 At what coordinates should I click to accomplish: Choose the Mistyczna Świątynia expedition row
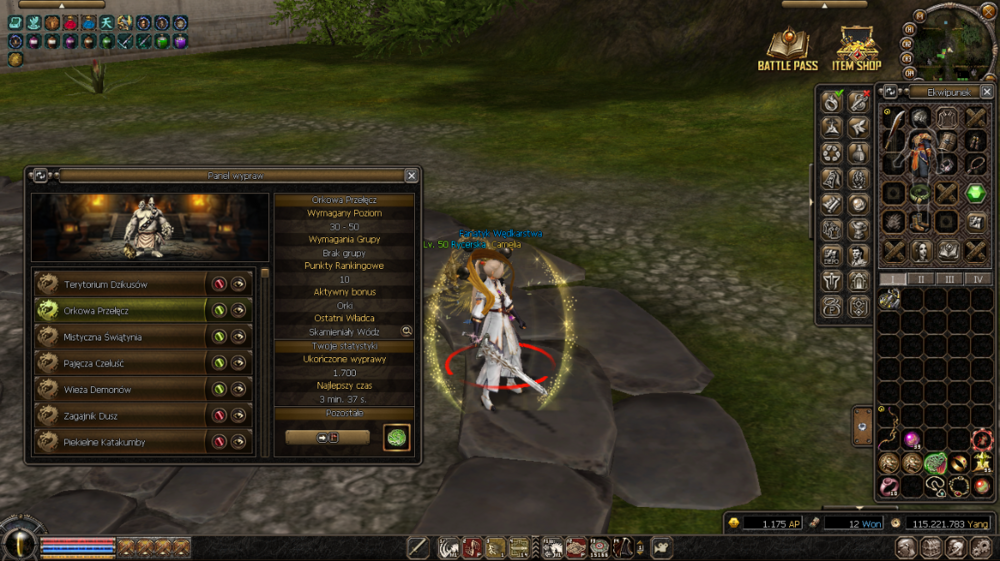click(x=120, y=337)
